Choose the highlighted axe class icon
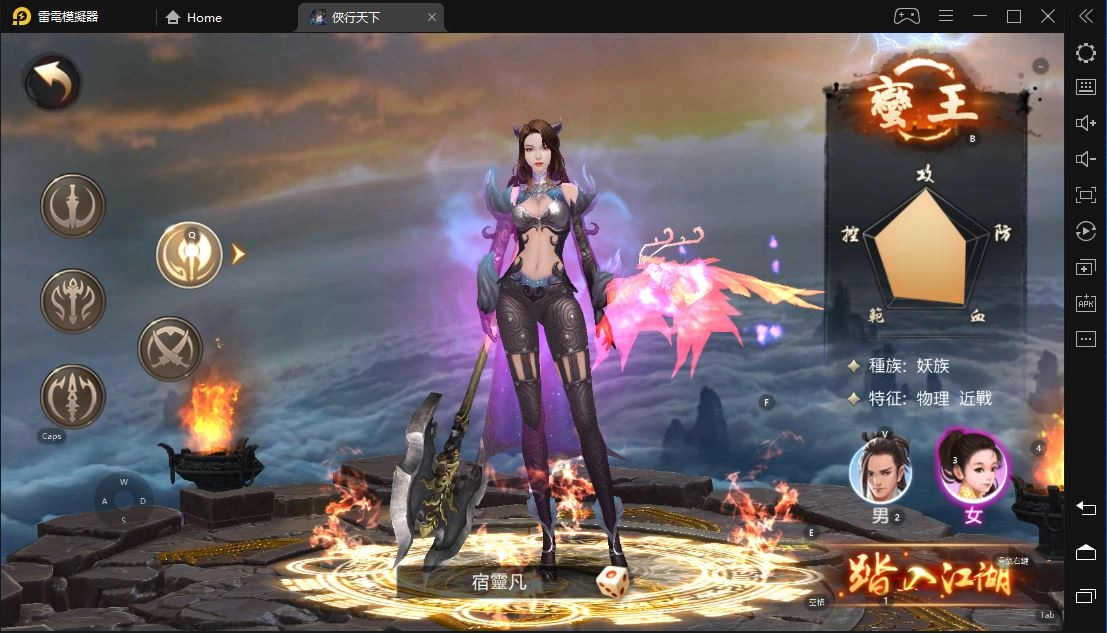 (189, 255)
